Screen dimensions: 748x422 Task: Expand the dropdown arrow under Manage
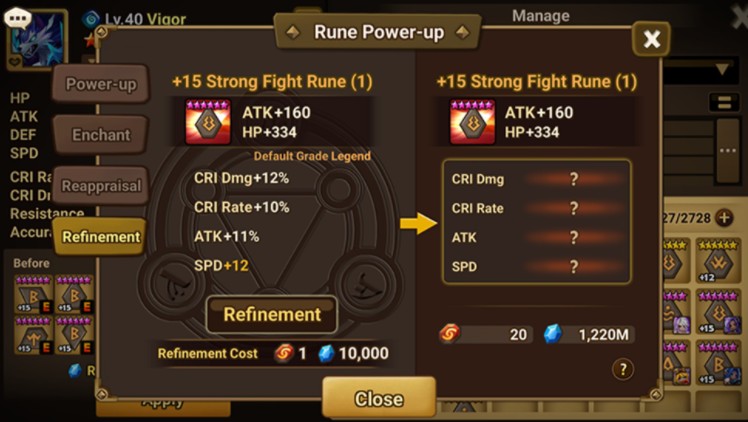click(723, 70)
